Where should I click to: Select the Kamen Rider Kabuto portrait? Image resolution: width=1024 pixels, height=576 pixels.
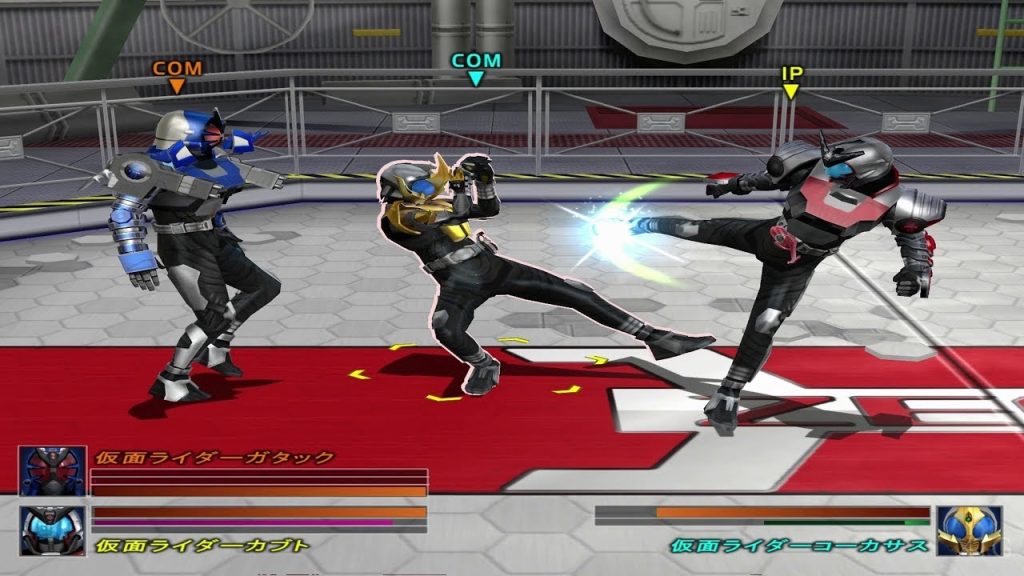(52, 530)
